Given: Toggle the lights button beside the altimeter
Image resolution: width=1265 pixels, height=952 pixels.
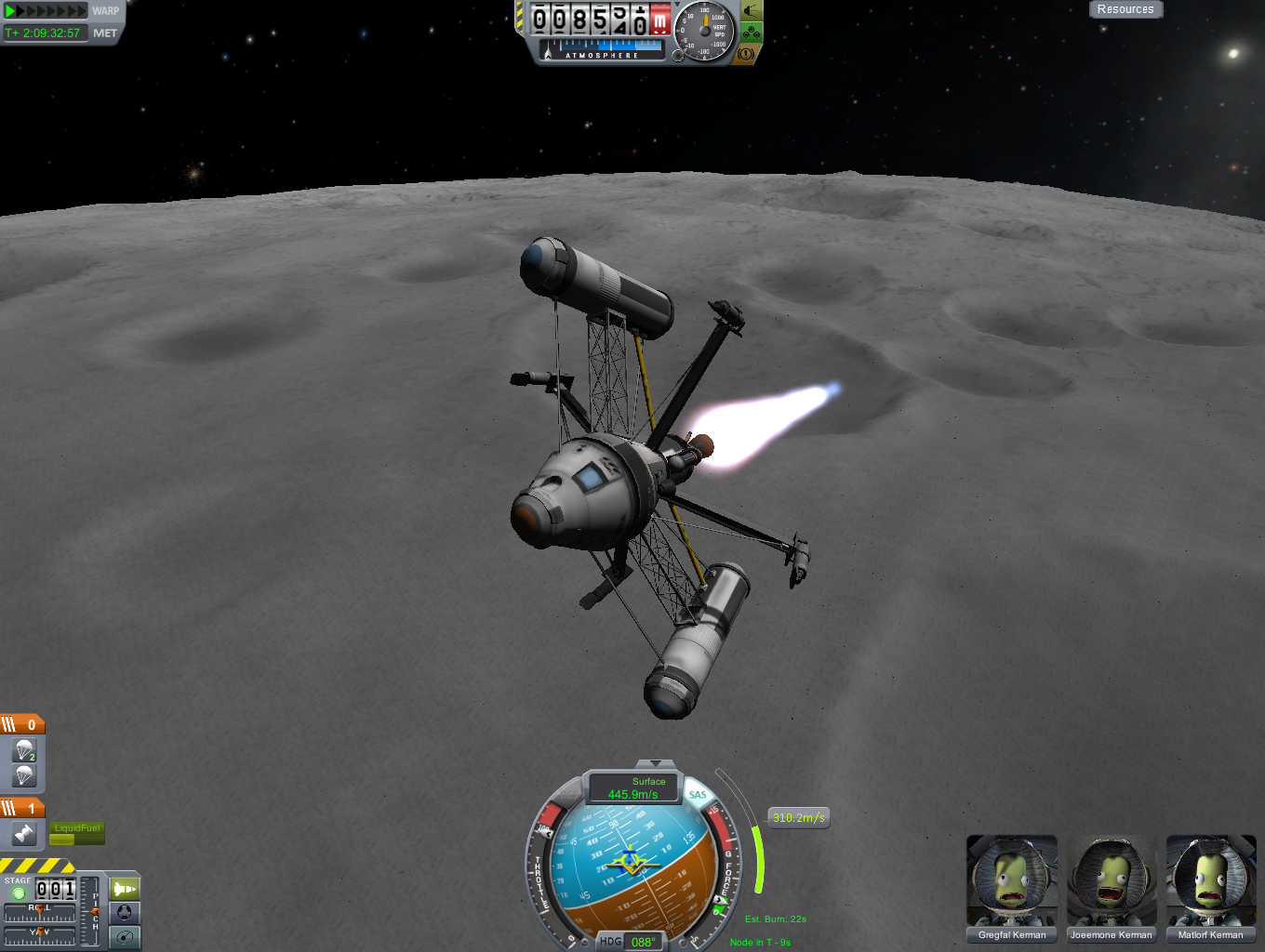Looking at the screenshot, I should click(751, 12).
